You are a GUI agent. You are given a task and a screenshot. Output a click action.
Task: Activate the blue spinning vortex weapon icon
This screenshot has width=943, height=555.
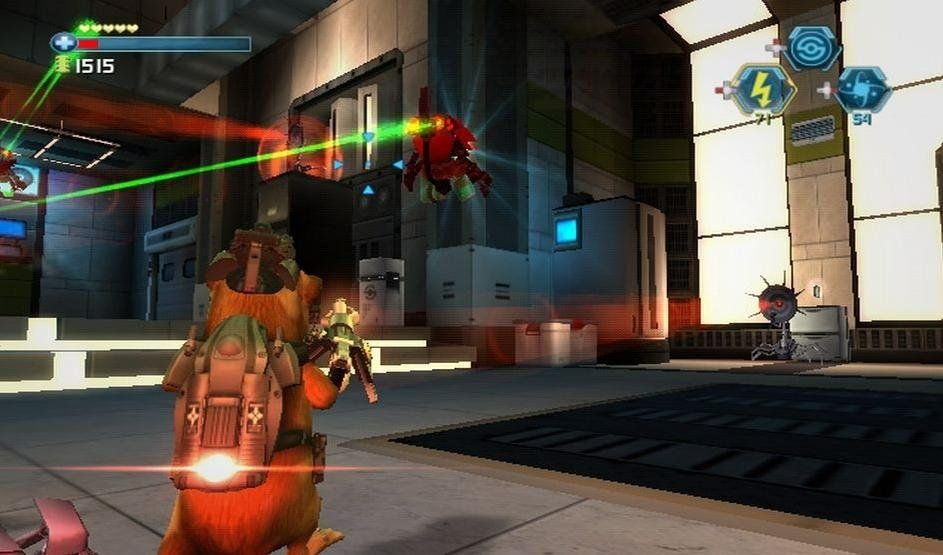[x=862, y=90]
